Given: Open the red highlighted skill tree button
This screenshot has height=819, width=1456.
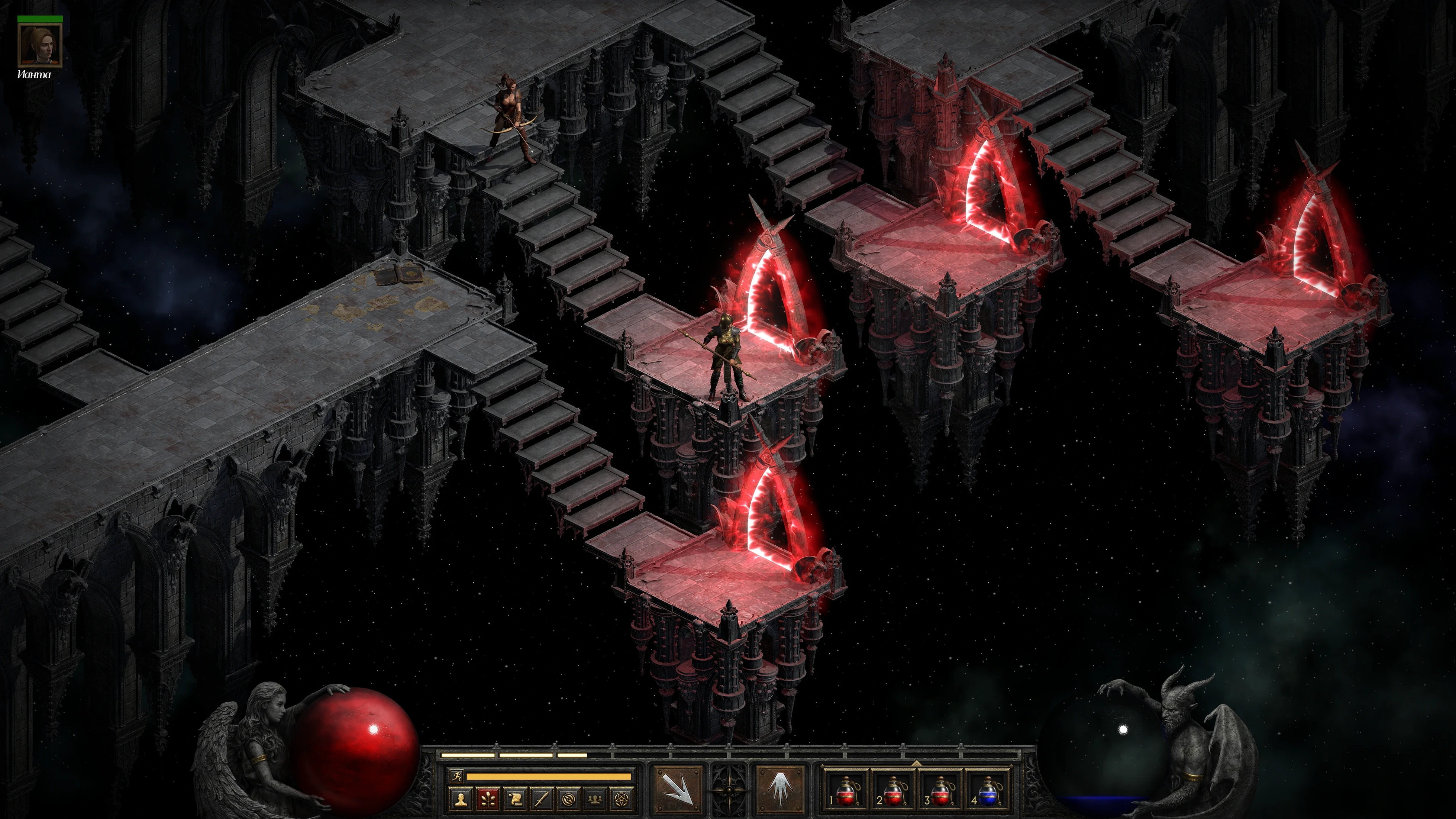Looking at the screenshot, I should click(x=488, y=799).
